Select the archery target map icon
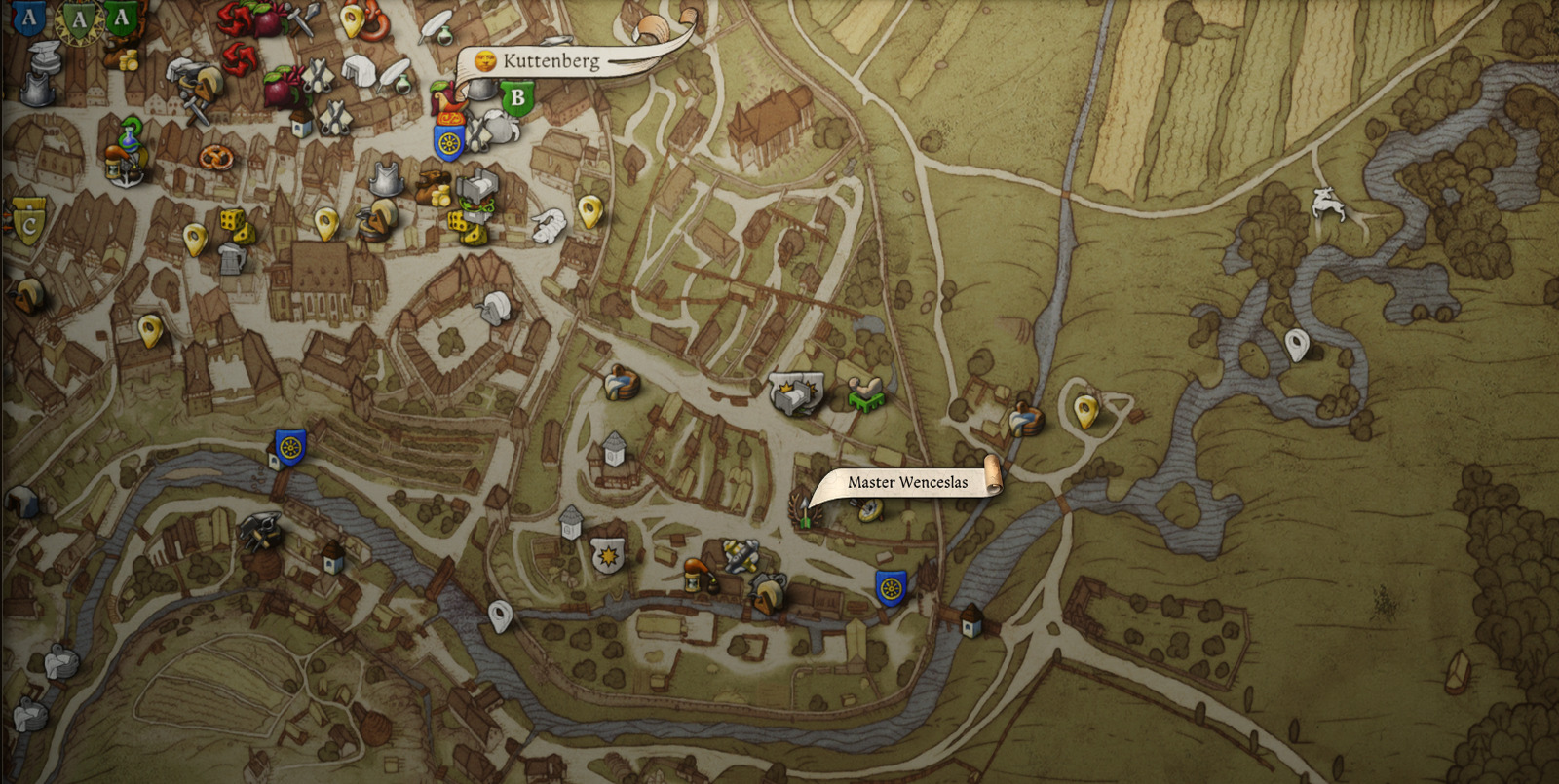The image size is (1559, 784). pyautogui.click(x=868, y=508)
